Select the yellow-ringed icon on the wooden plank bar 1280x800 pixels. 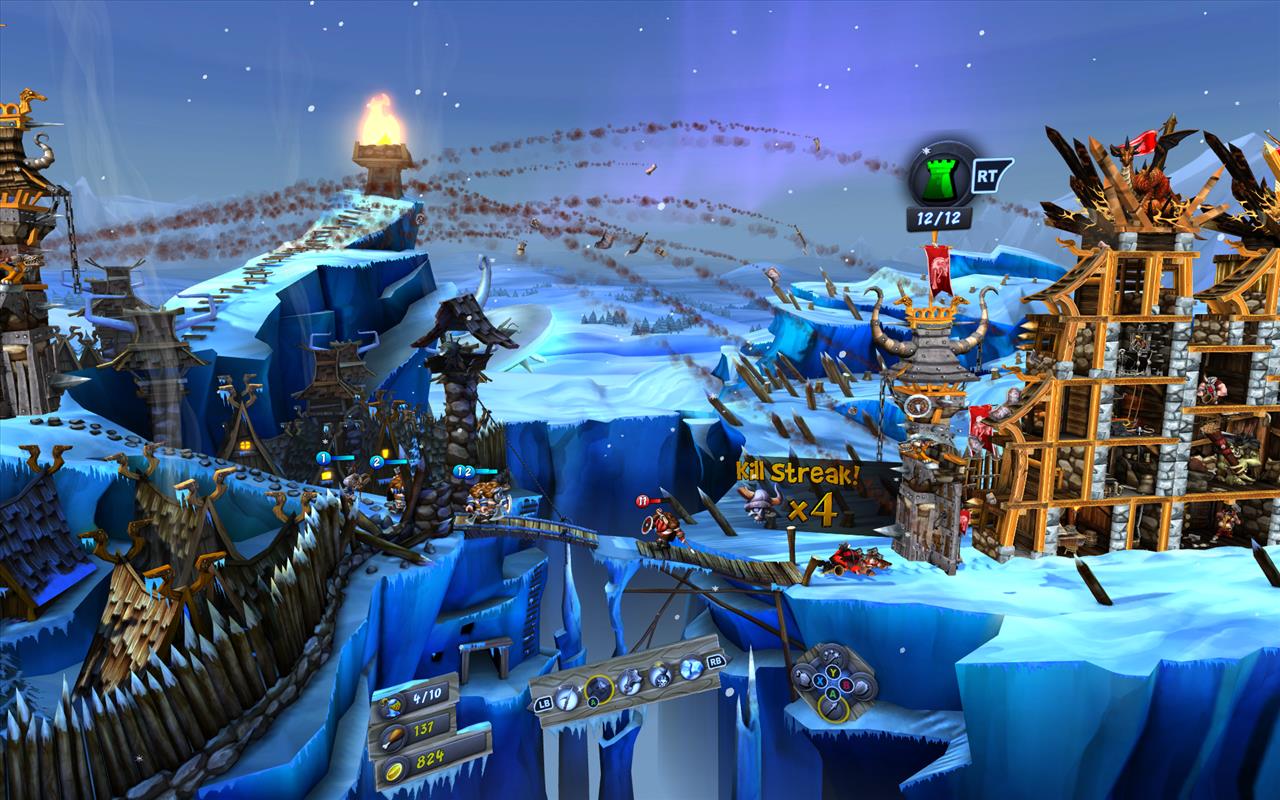coord(598,689)
